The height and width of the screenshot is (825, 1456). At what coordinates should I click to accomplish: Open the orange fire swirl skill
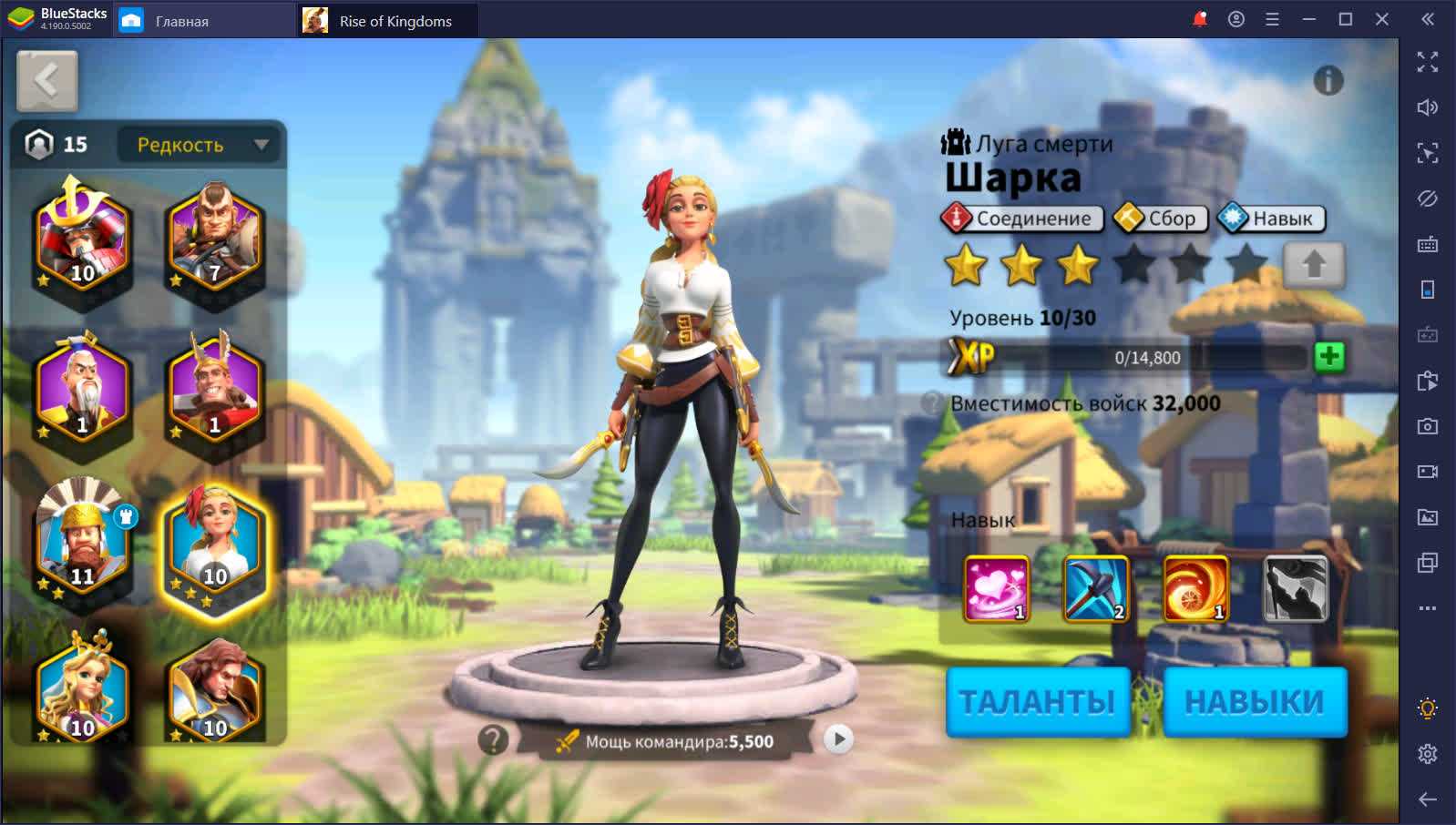click(1195, 589)
